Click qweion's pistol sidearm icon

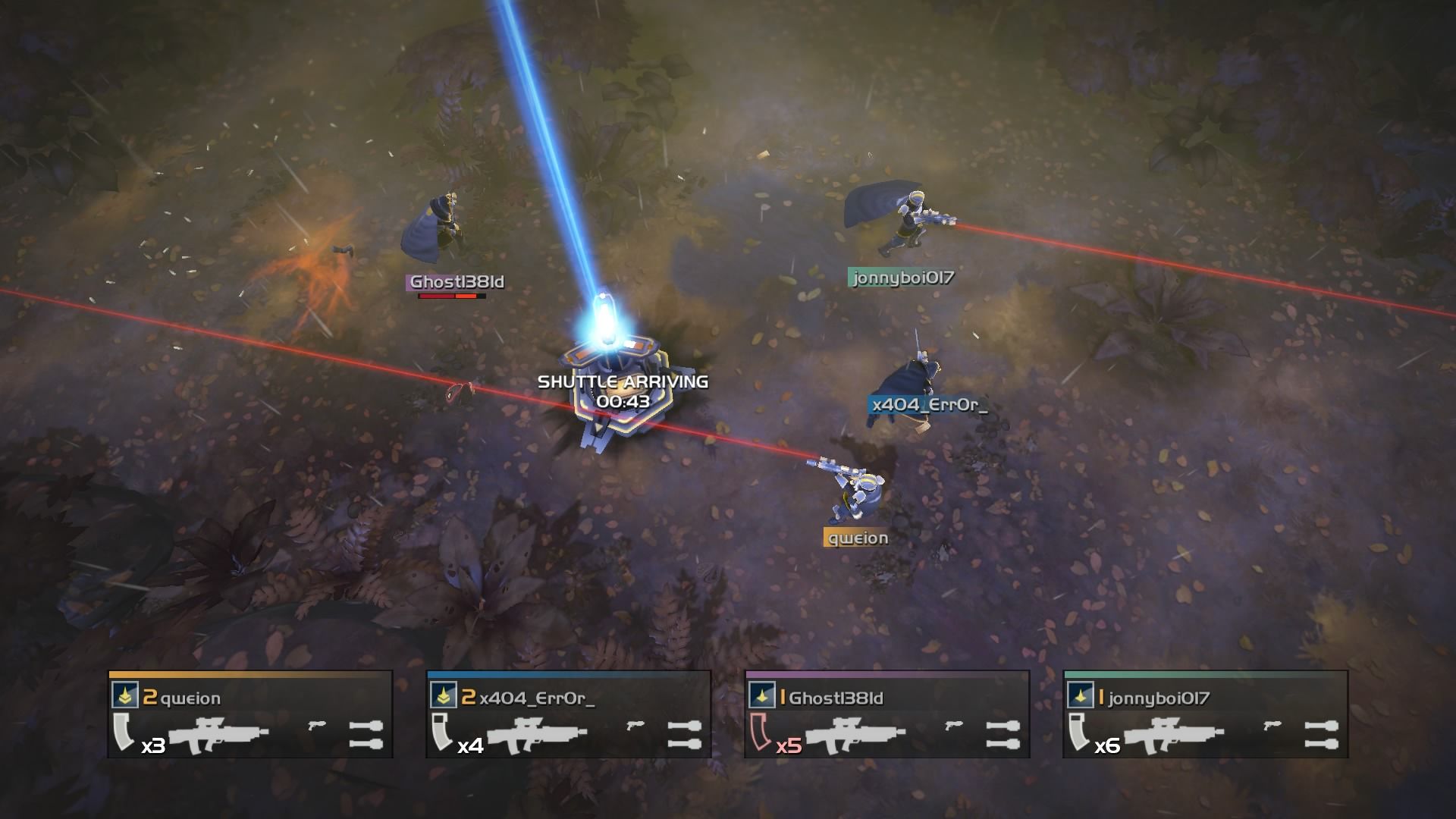[317, 726]
